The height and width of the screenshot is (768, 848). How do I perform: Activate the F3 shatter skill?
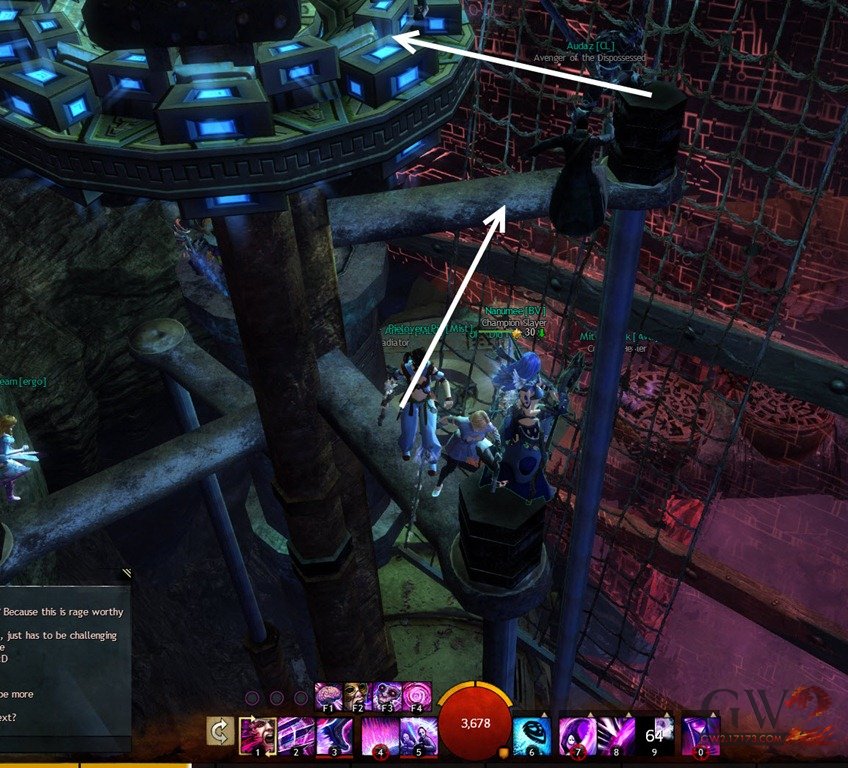[387, 696]
